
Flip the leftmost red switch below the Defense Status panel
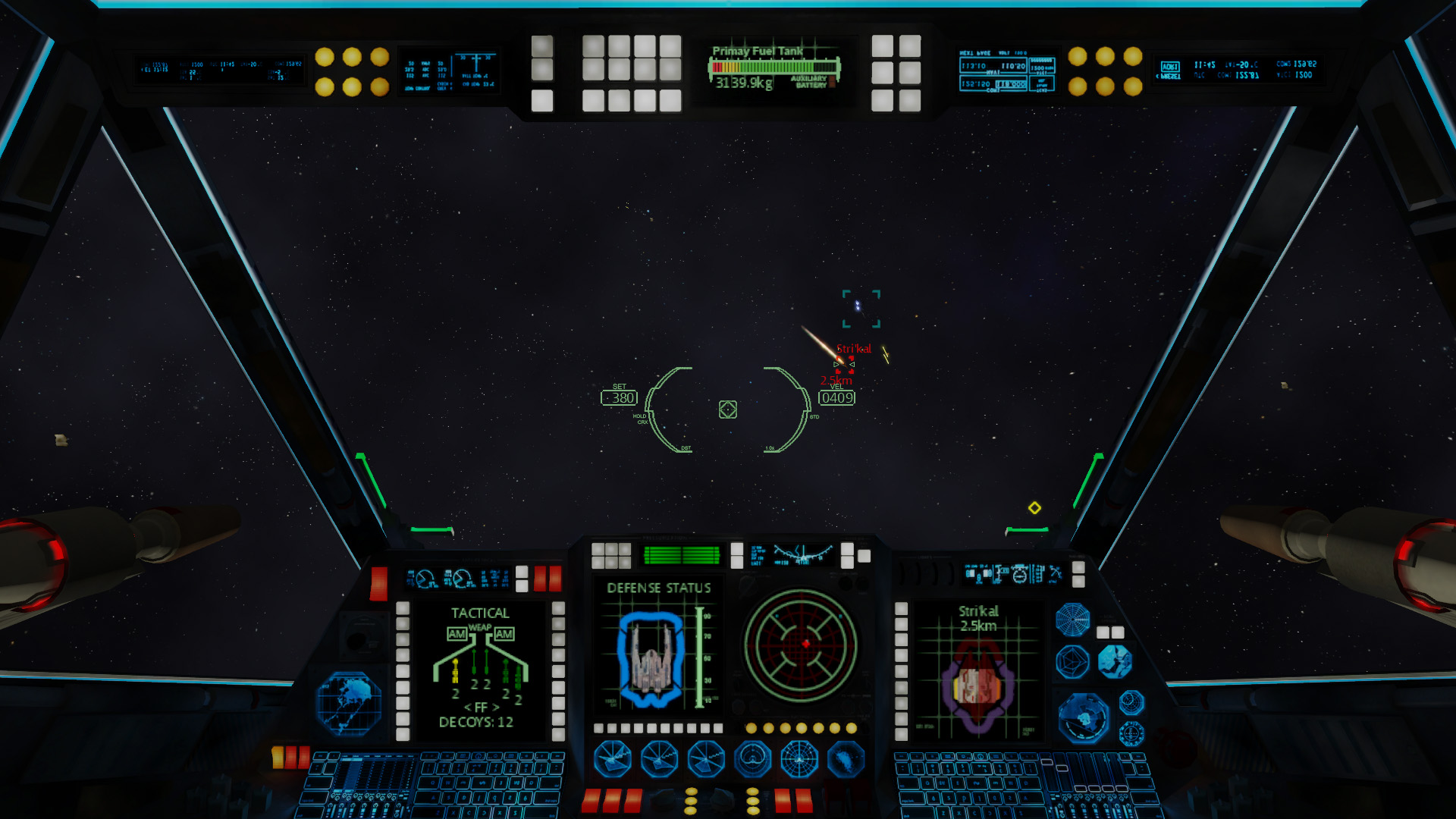[x=591, y=798]
